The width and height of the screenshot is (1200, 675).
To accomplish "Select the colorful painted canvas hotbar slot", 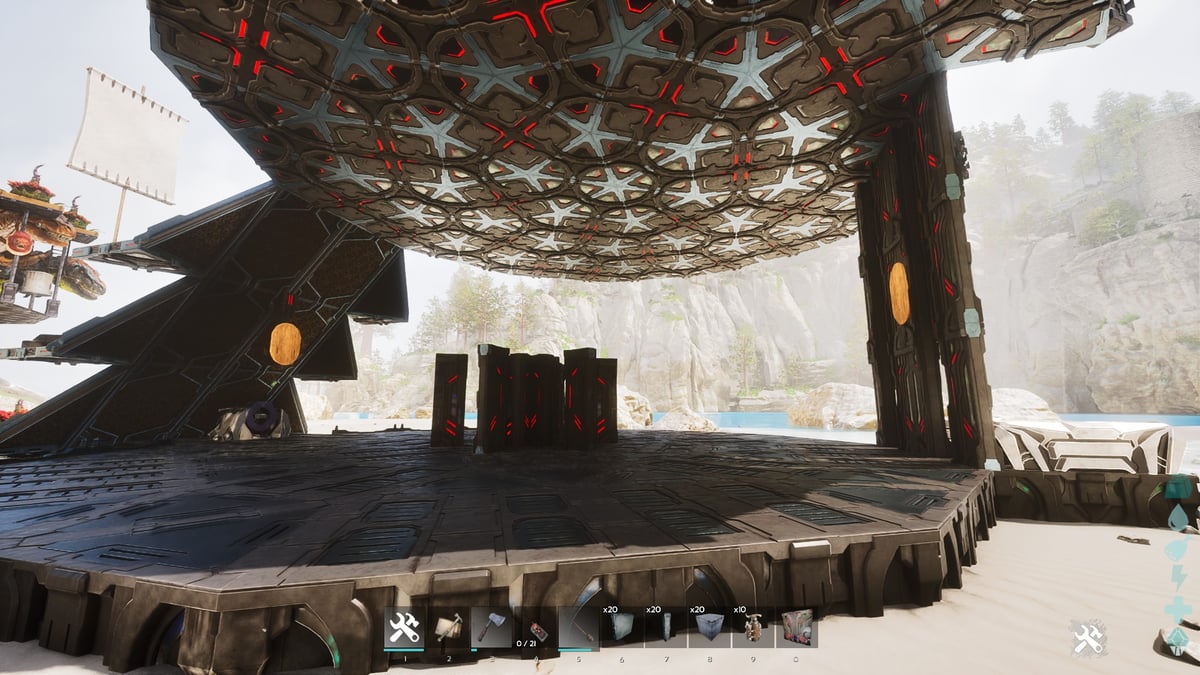I will click(x=796, y=628).
